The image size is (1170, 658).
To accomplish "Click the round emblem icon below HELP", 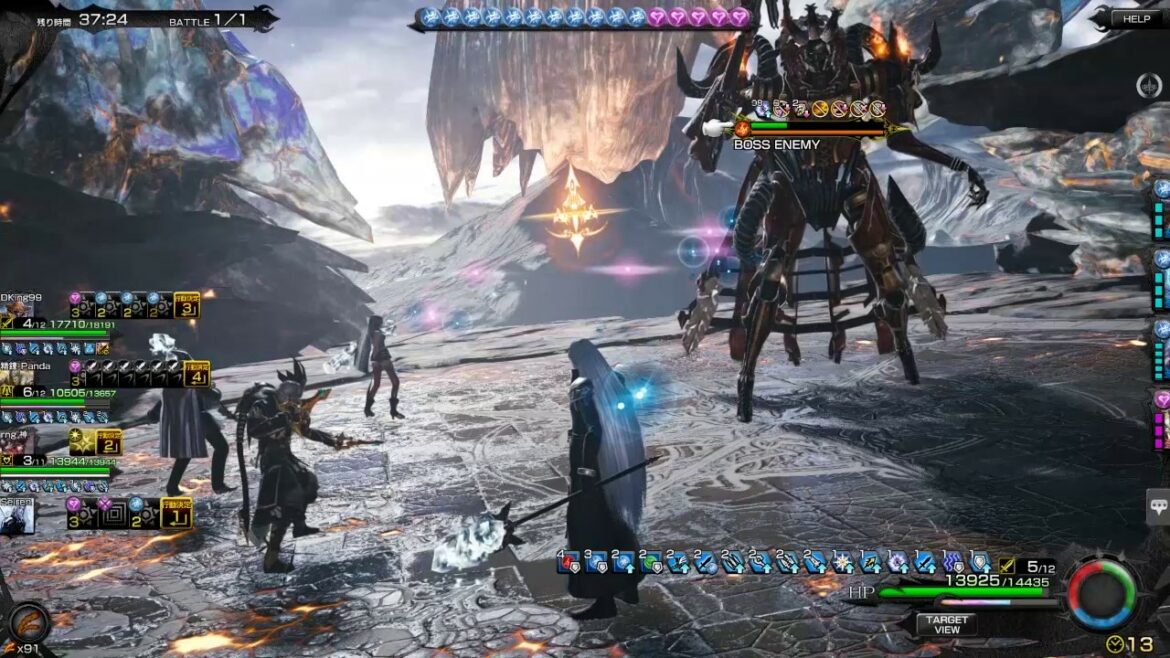I will (1149, 85).
